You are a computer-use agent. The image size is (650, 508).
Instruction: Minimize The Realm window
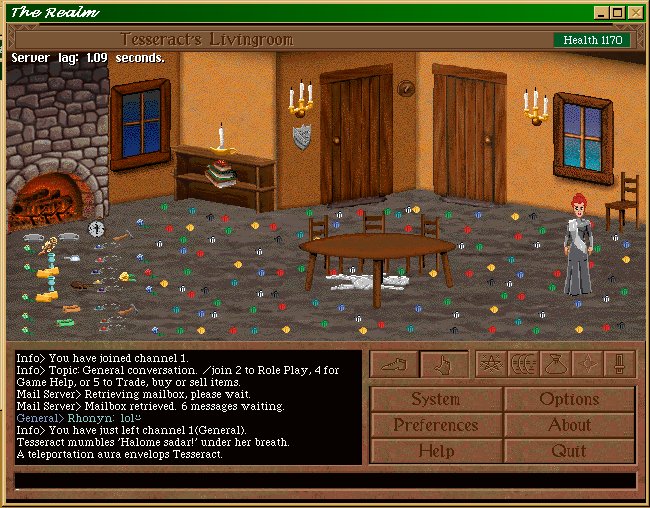(600, 13)
